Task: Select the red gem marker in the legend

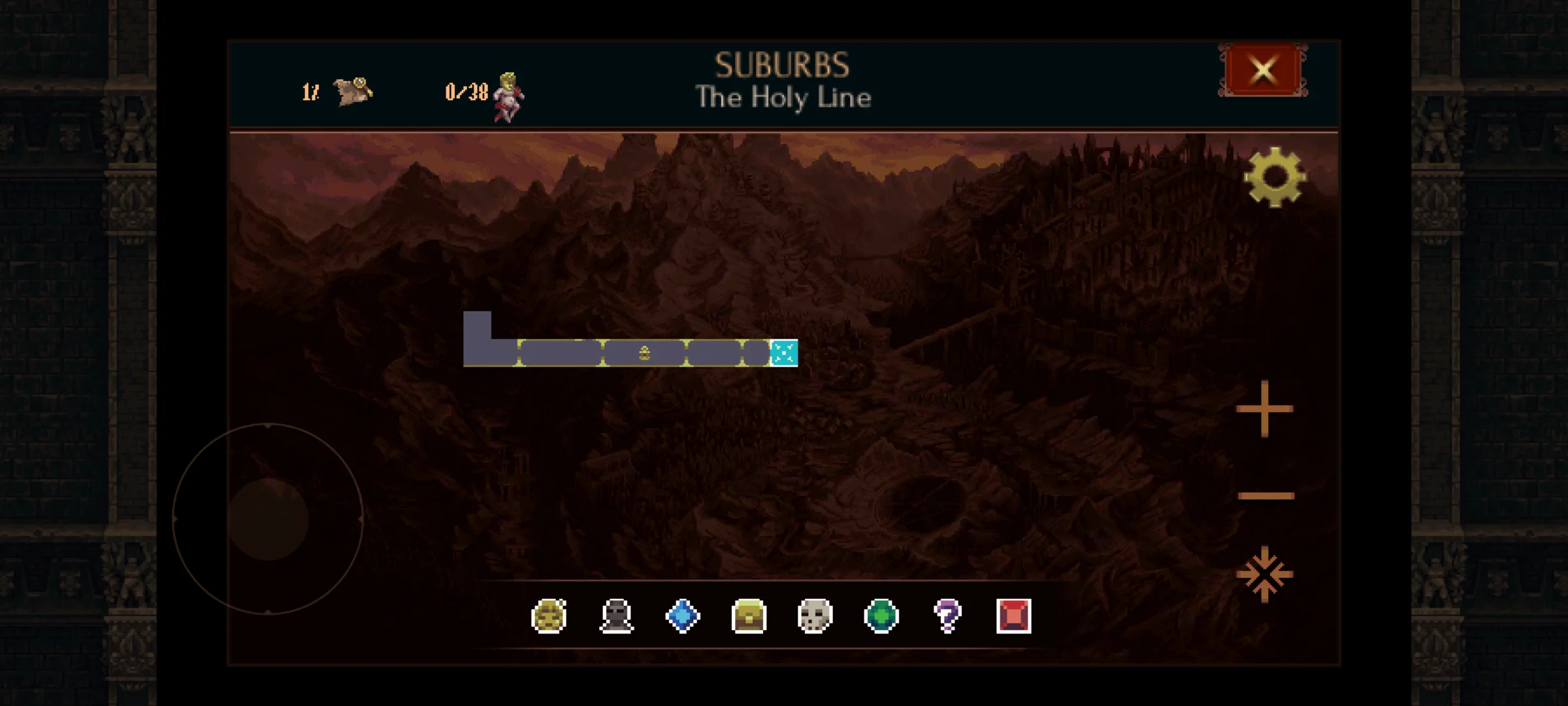Action: coord(1014,615)
